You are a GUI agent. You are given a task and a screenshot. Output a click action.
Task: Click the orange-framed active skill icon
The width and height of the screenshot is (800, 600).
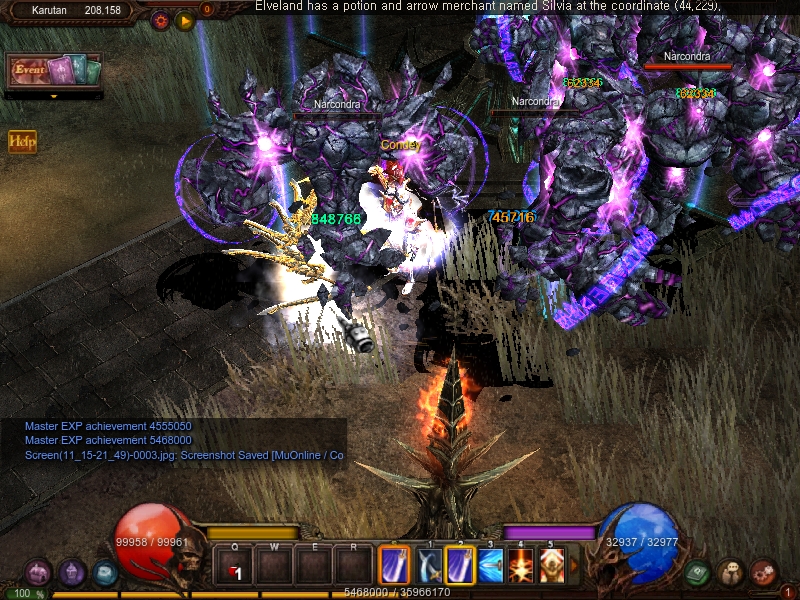(x=395, y=567)
